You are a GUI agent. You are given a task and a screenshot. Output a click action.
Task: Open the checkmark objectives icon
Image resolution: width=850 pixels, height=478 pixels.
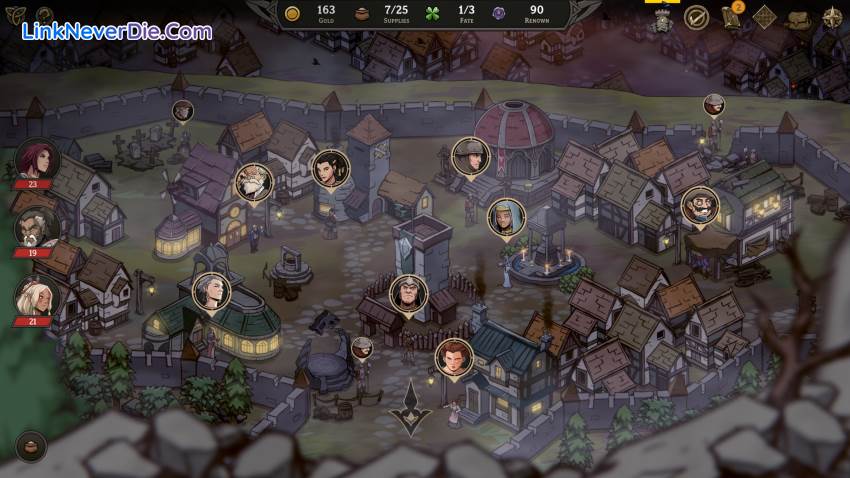[x=696, y=17]
